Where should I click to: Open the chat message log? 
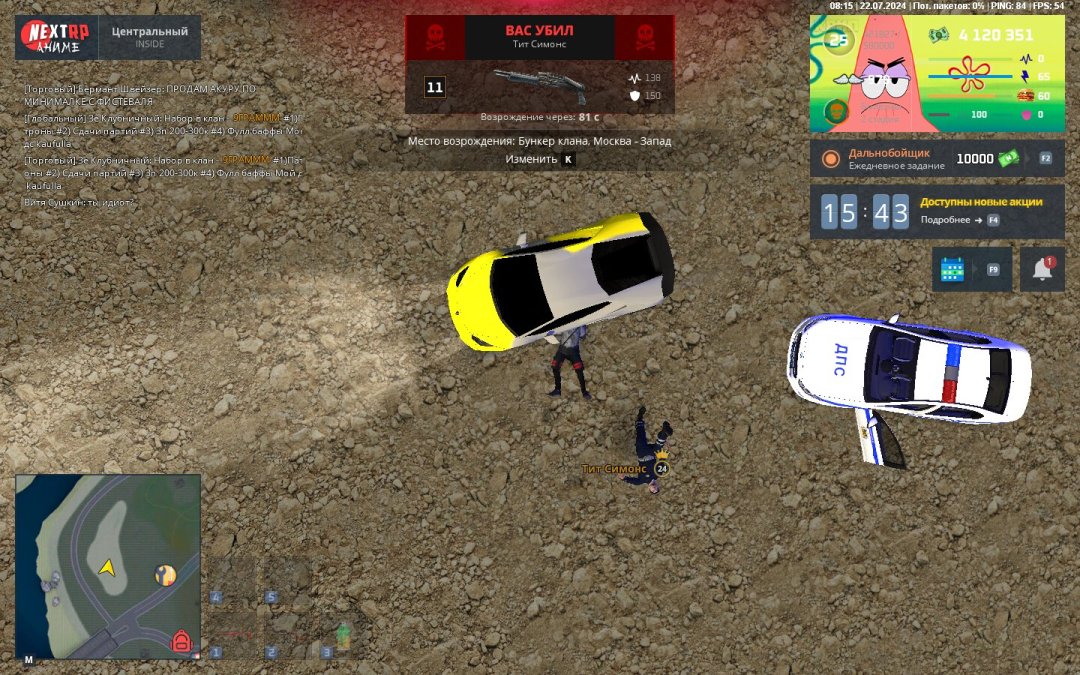[x=160, y=145]
